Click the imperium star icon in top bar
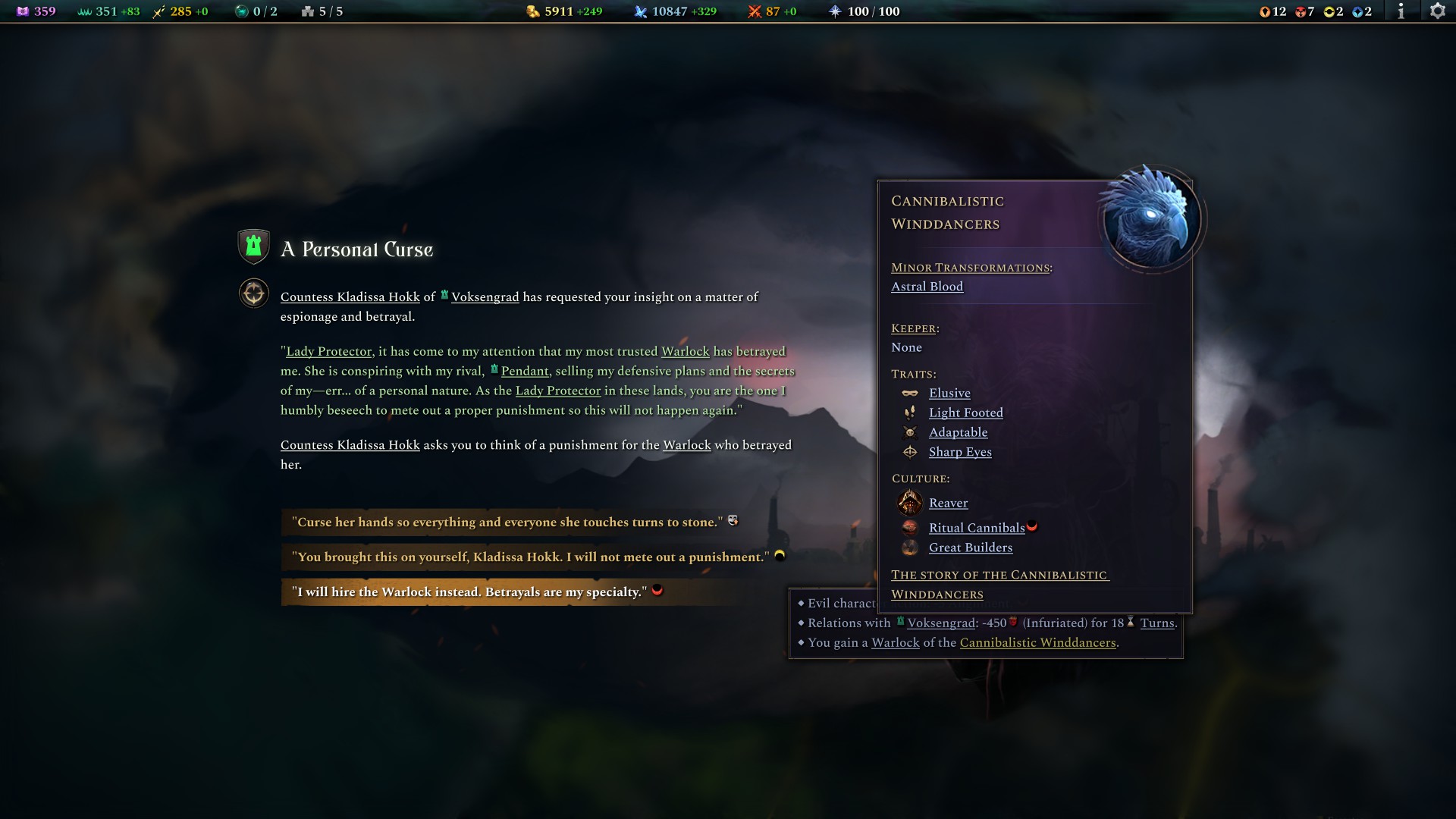This screenshot has width=1456, height=819. 836,11
